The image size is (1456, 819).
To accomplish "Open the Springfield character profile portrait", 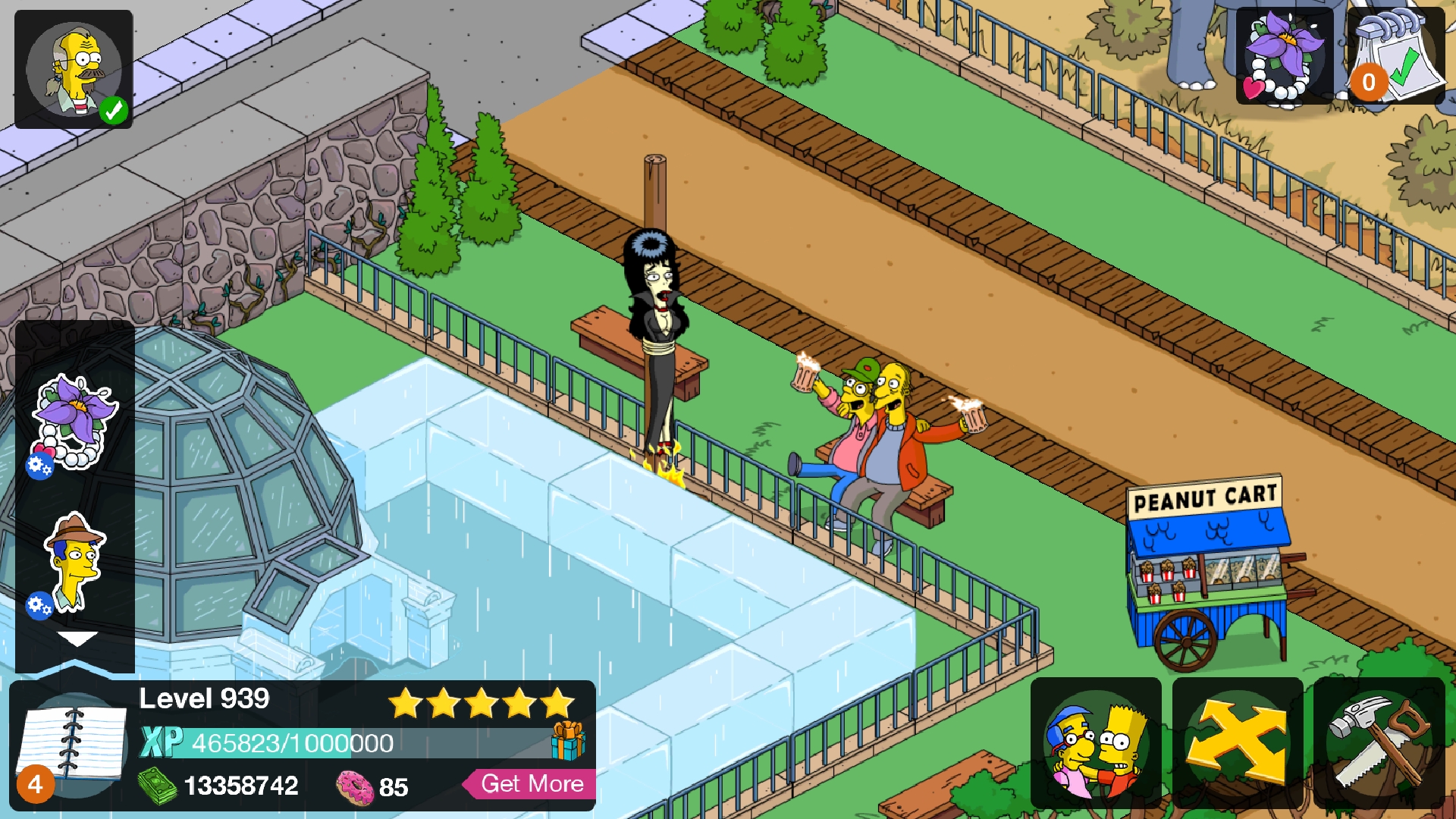I will click(x=72, y=68).
